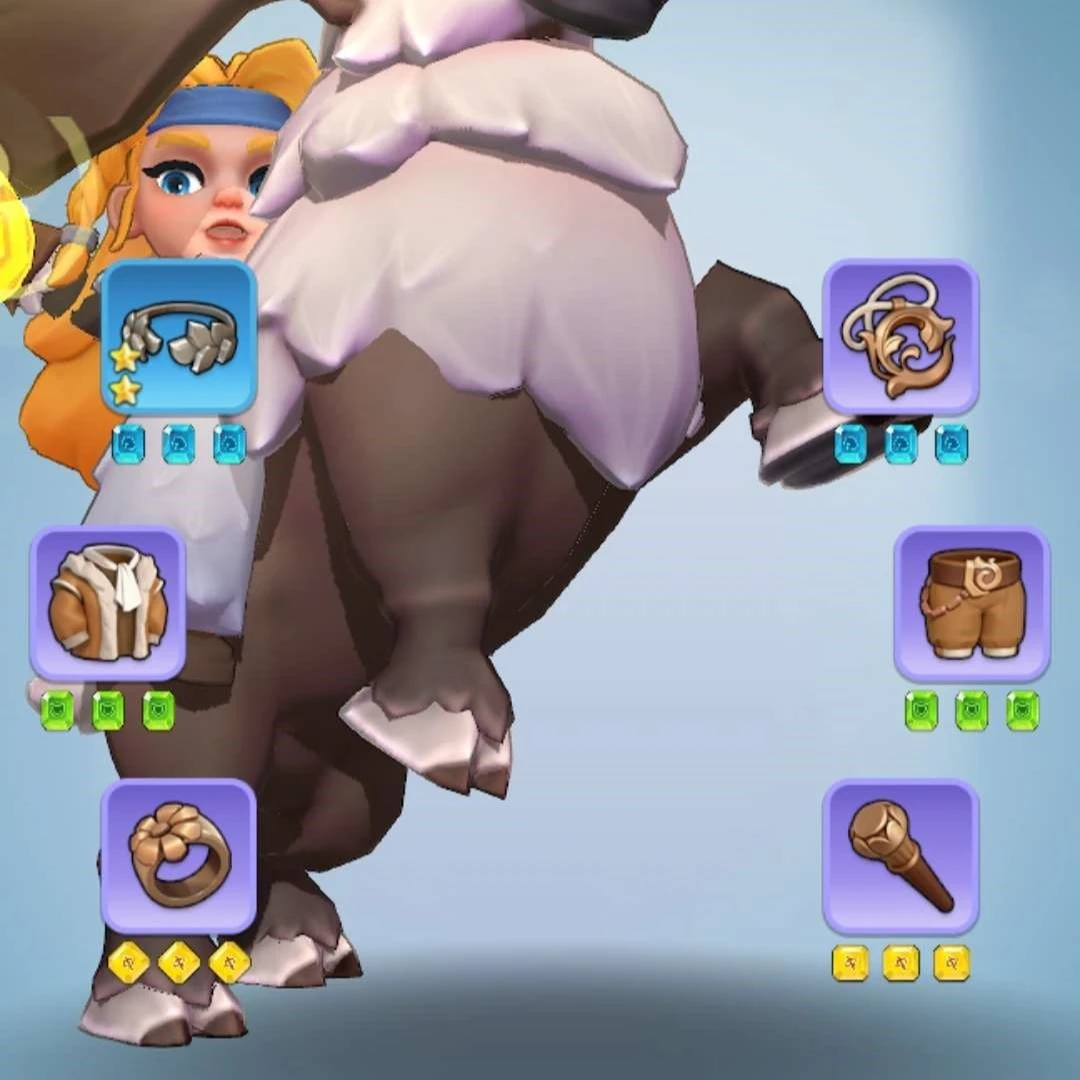This screenshot has width=1080, height=1080.
Task: Select the brown shorts equipment slot
Action: coord(971,603)
